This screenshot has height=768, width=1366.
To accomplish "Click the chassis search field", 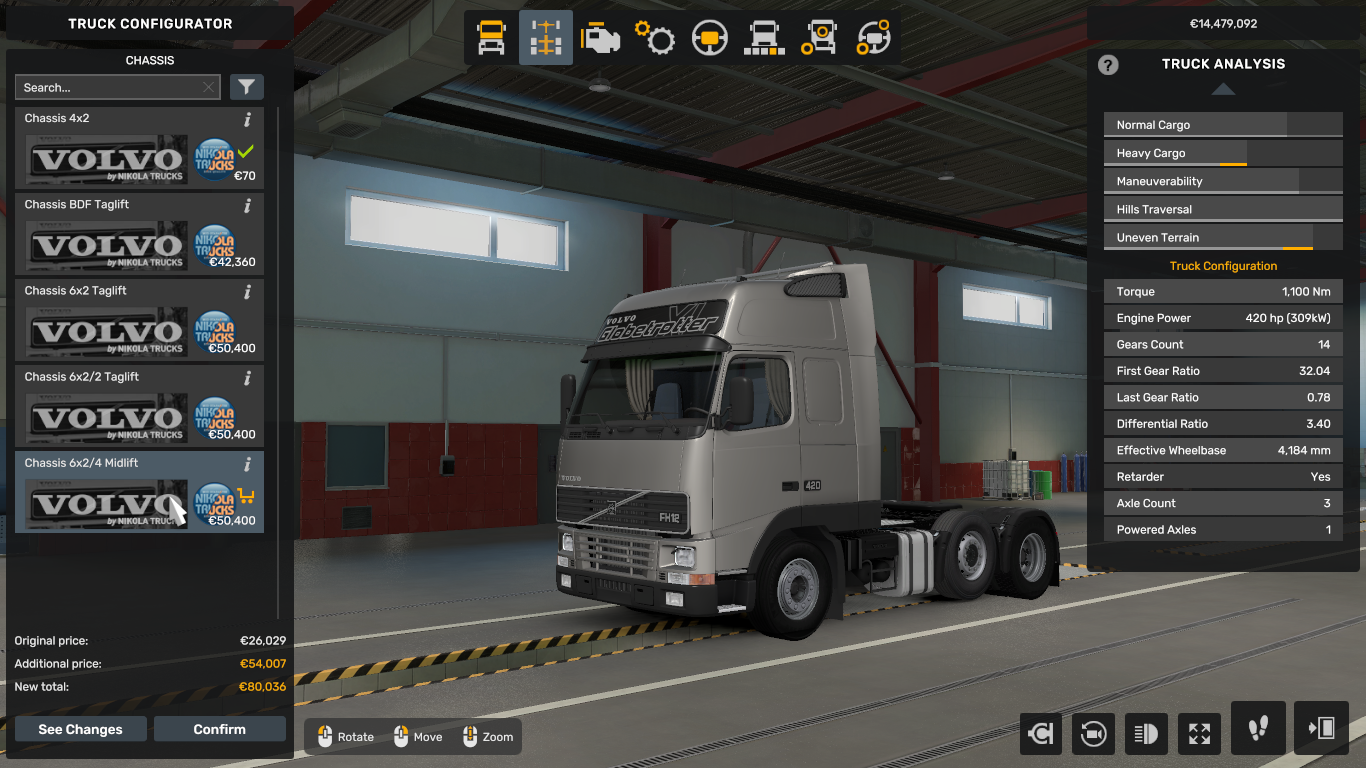I will coord(108,88).
